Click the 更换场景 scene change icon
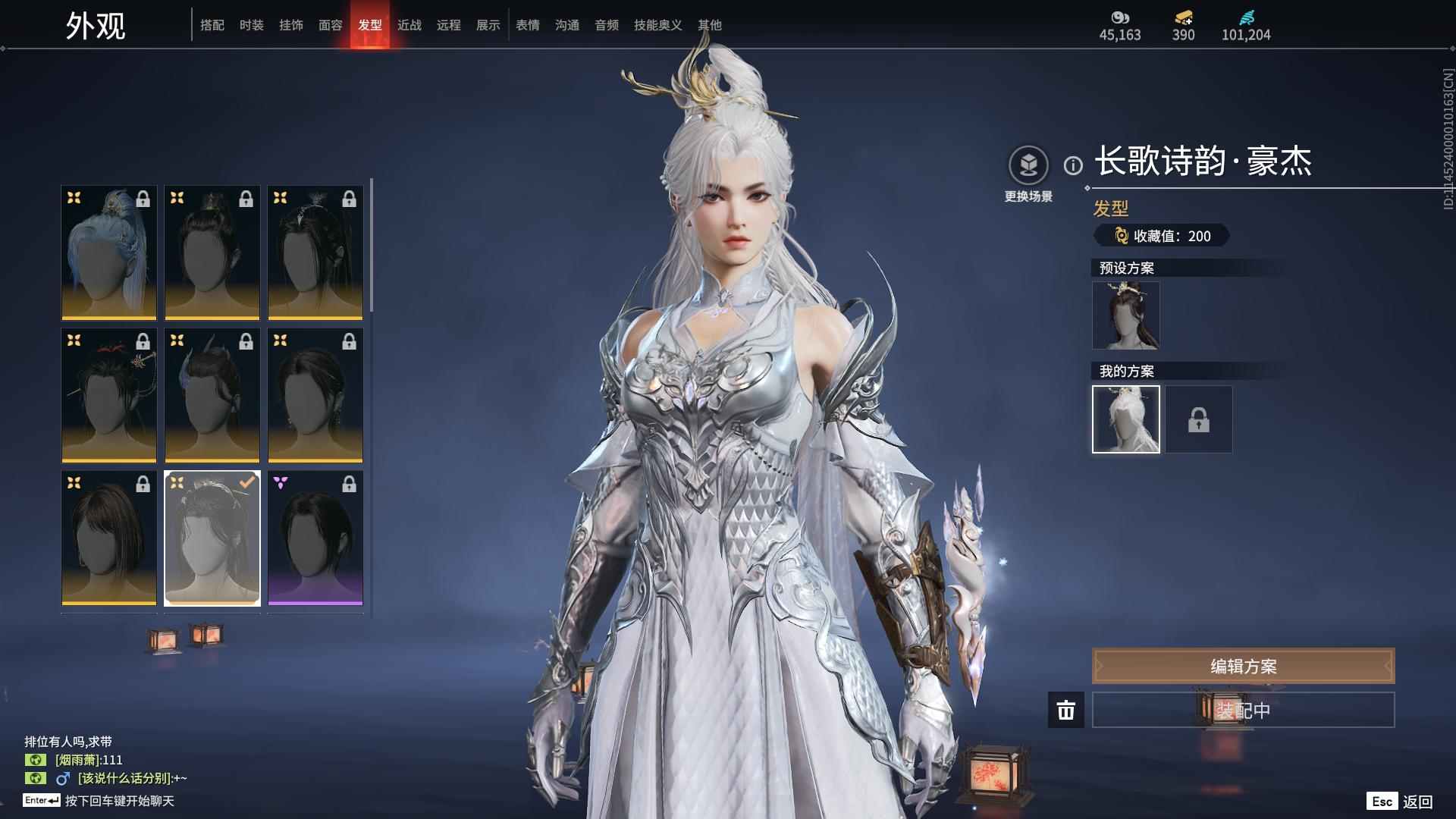Screen dimensions: 1456x819 coord(1028,165)
